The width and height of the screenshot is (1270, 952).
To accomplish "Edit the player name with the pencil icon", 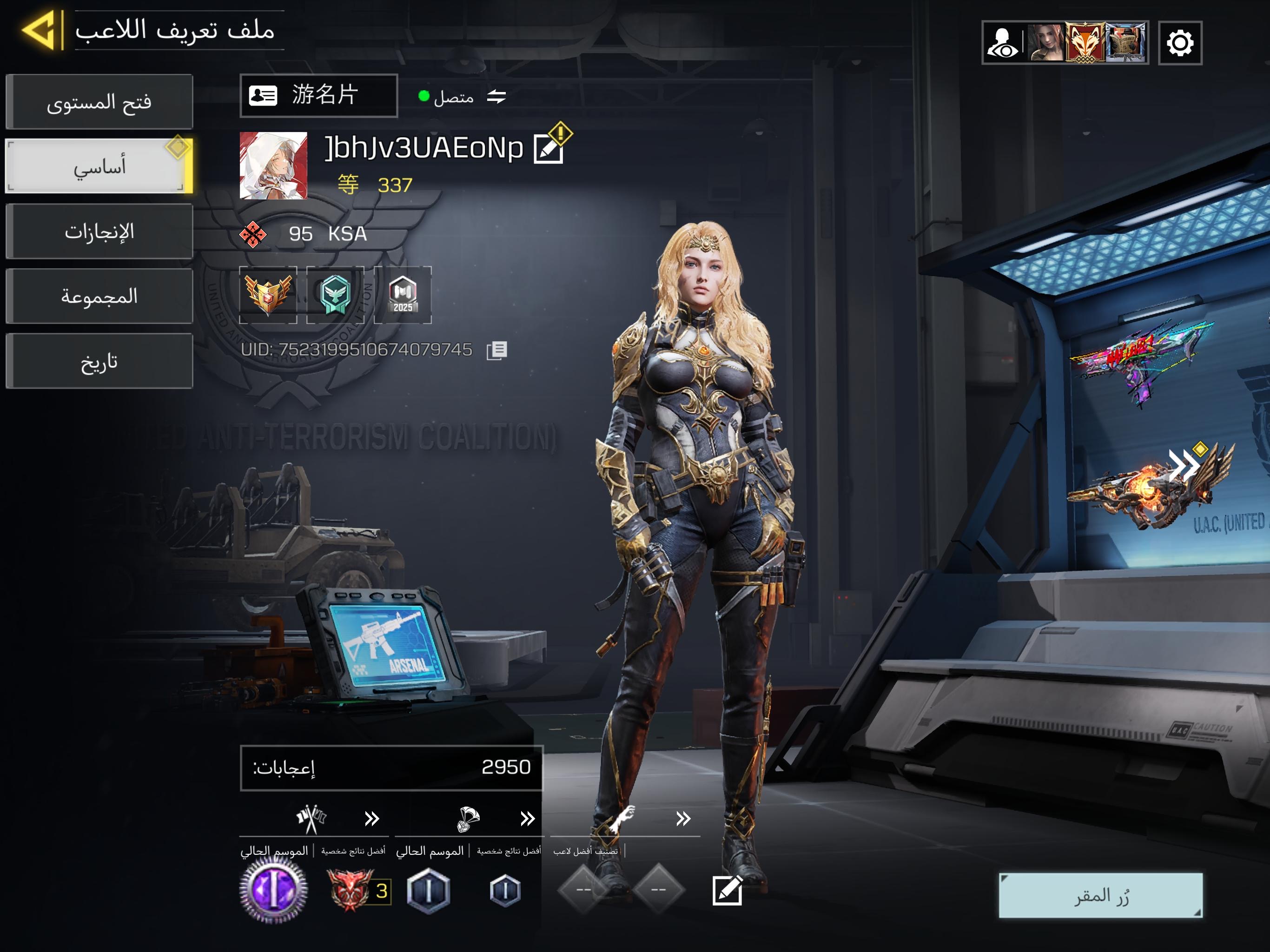I will click(549, 149).
